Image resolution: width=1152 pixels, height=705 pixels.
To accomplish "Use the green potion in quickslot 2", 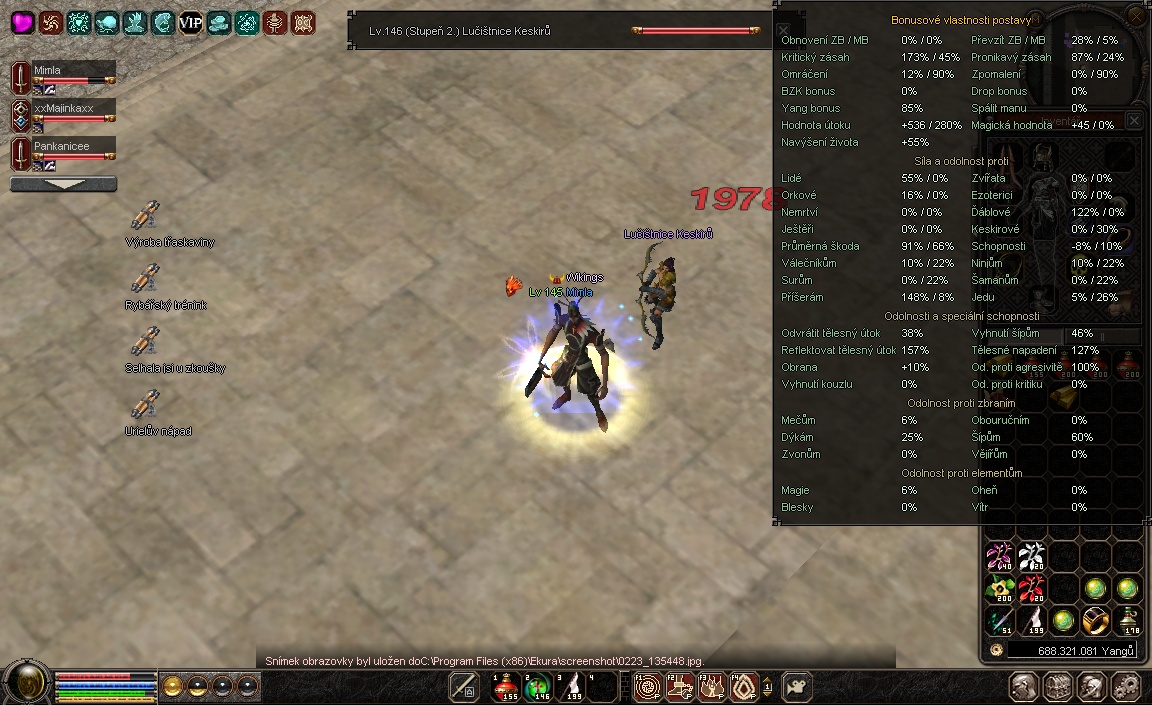I will click(x=537, y=686).
